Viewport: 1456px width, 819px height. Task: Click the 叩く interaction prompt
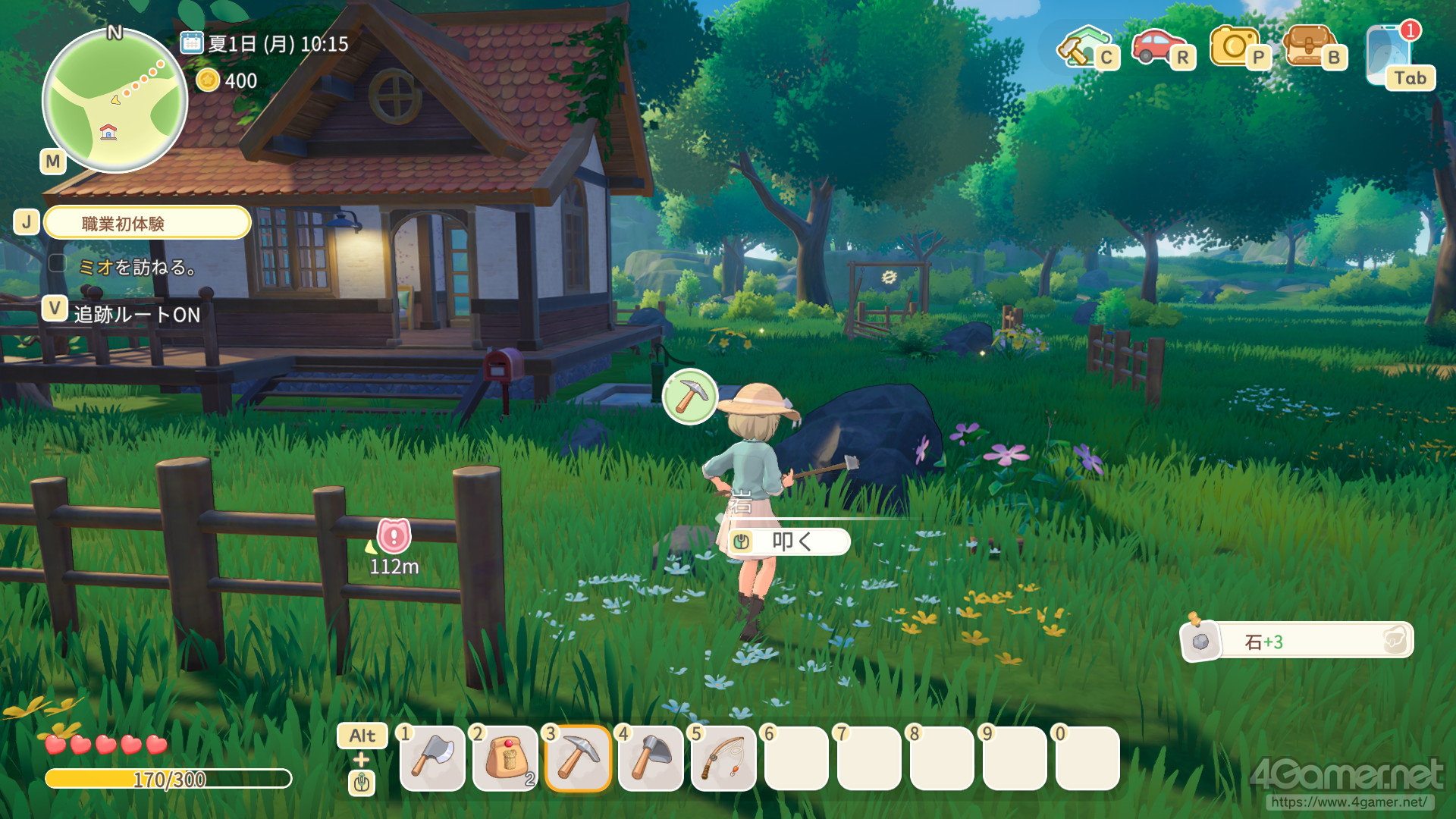(789, 541)
